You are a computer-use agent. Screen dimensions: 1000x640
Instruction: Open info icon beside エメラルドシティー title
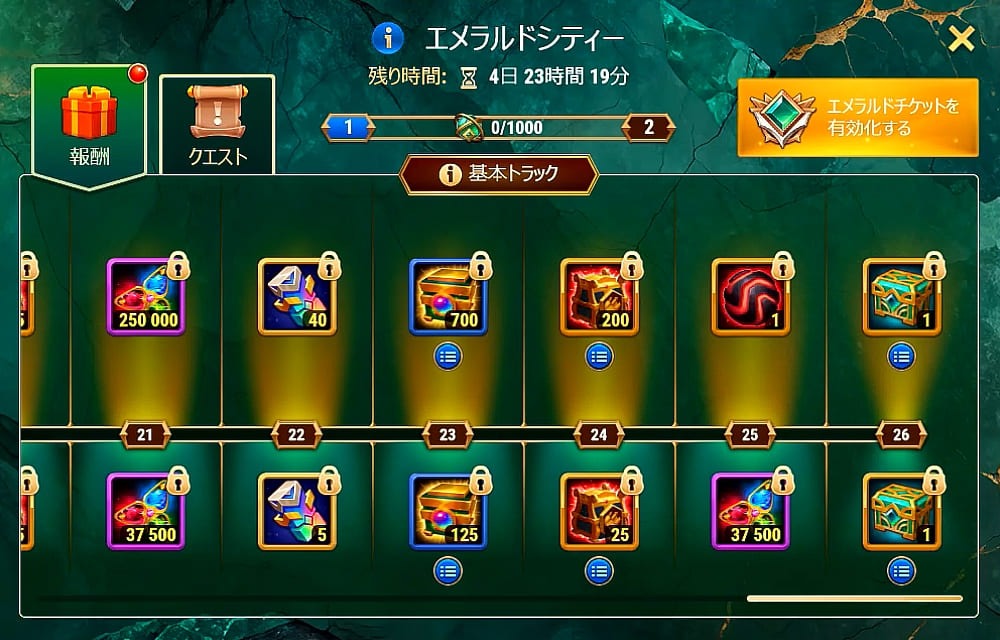[388, 39]
